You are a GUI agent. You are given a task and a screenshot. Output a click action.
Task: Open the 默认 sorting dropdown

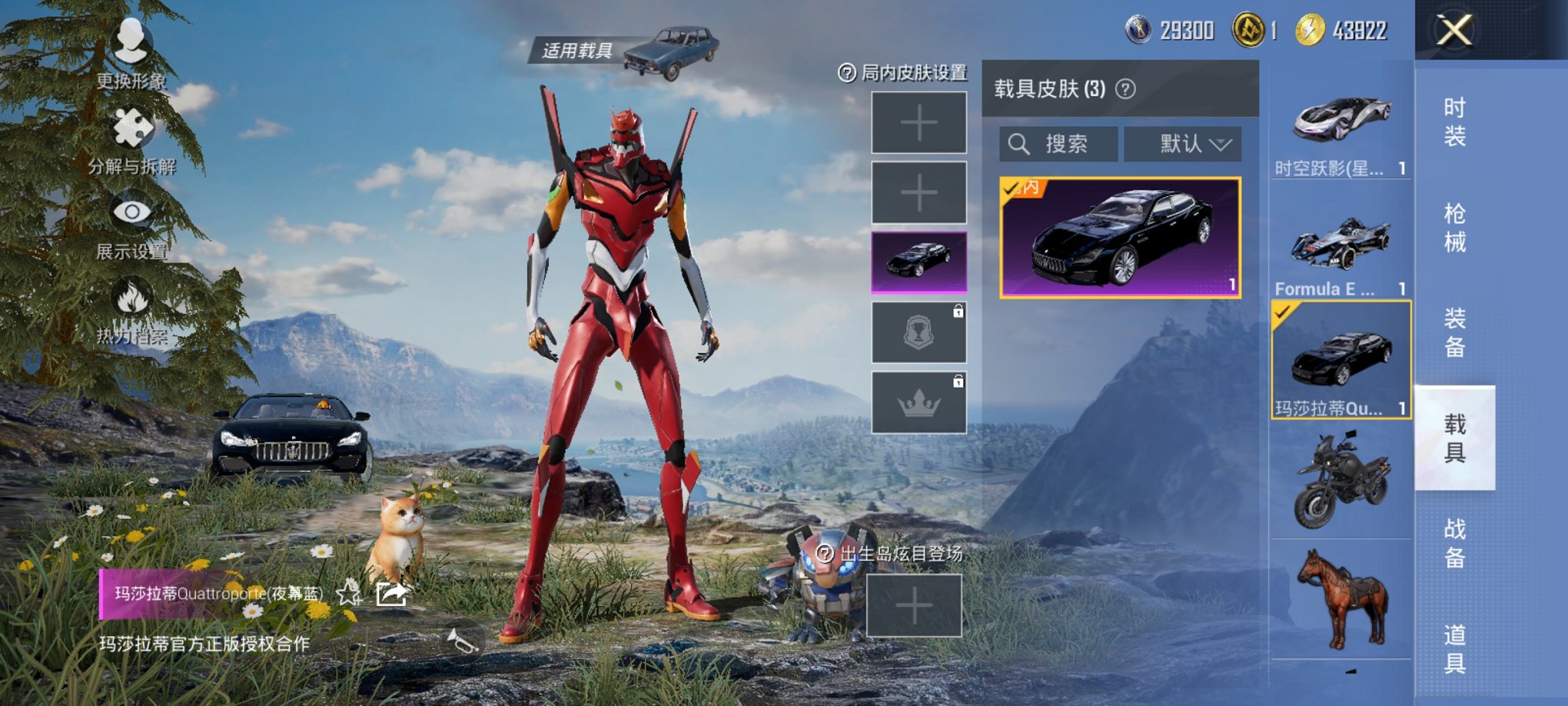click(1181, 145)
